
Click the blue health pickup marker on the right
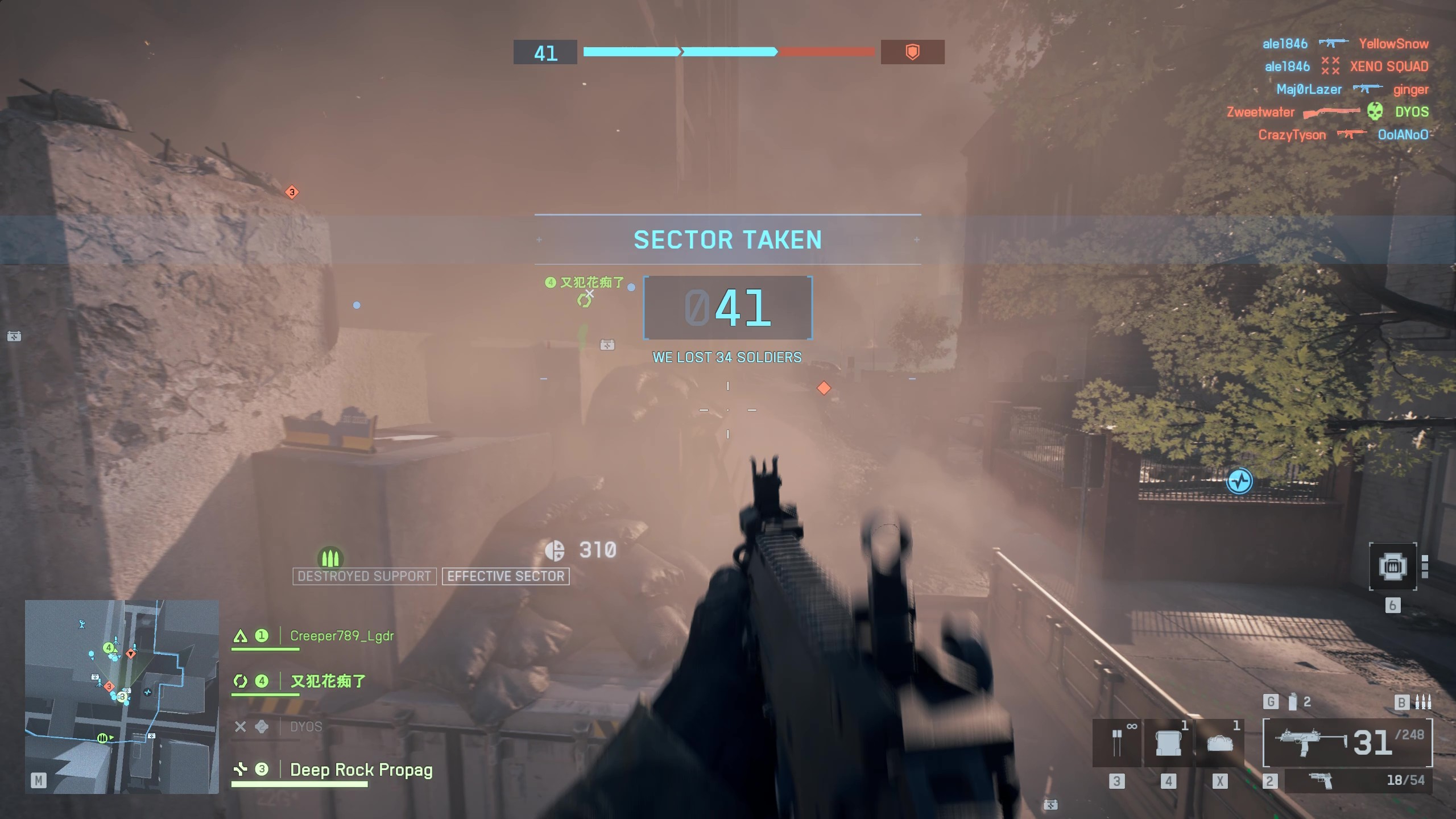1239,481
